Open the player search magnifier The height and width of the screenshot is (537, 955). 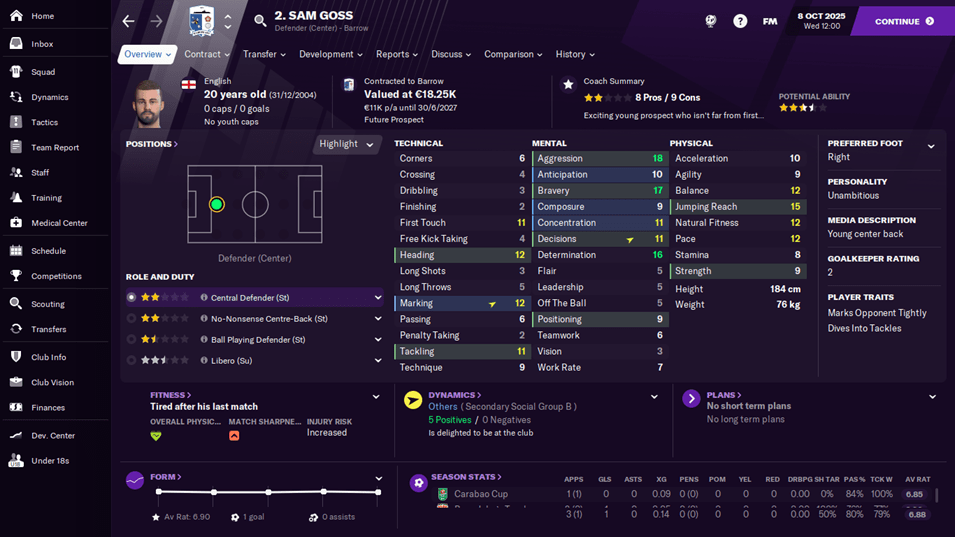pos(260,21)
